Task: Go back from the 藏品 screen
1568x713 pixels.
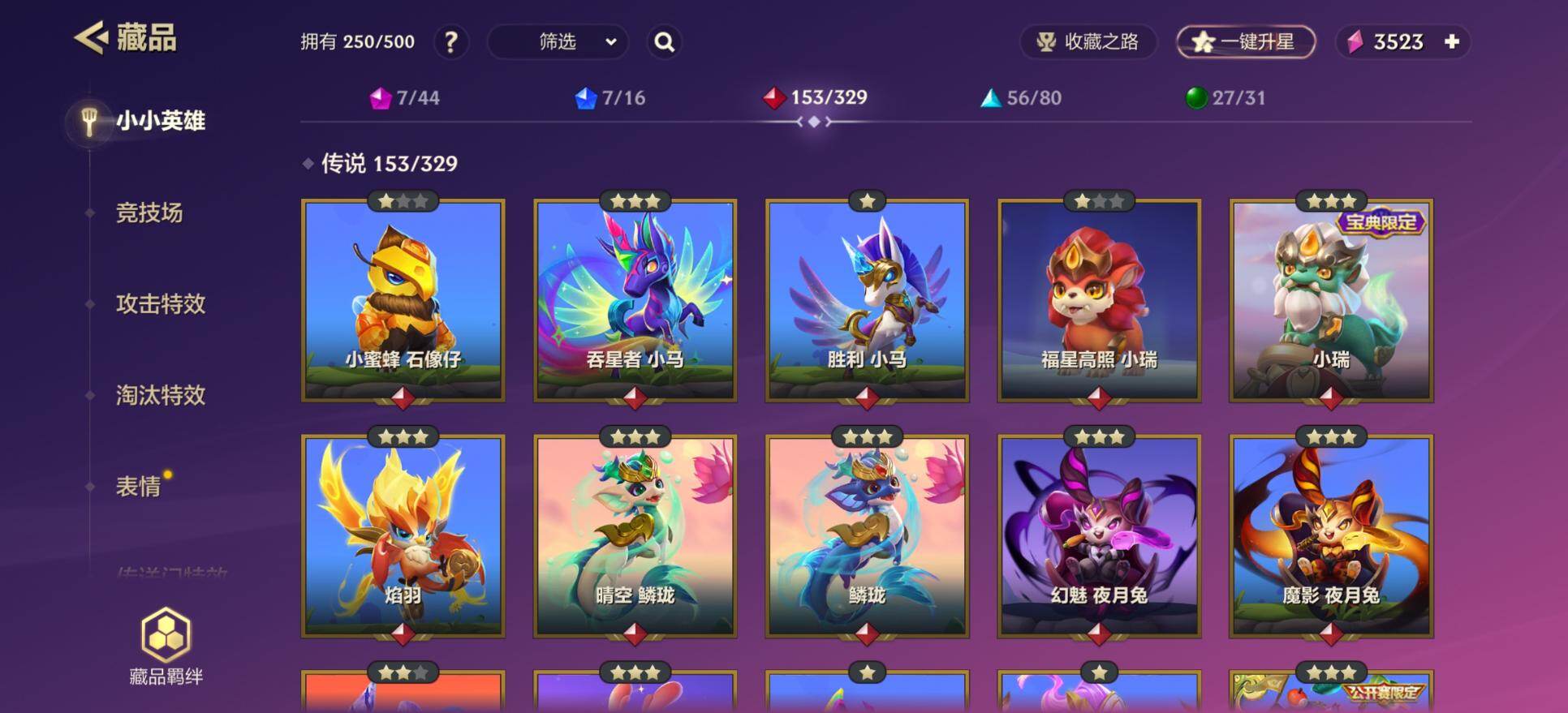Action: pyautogui.click(x=91, y=38)
